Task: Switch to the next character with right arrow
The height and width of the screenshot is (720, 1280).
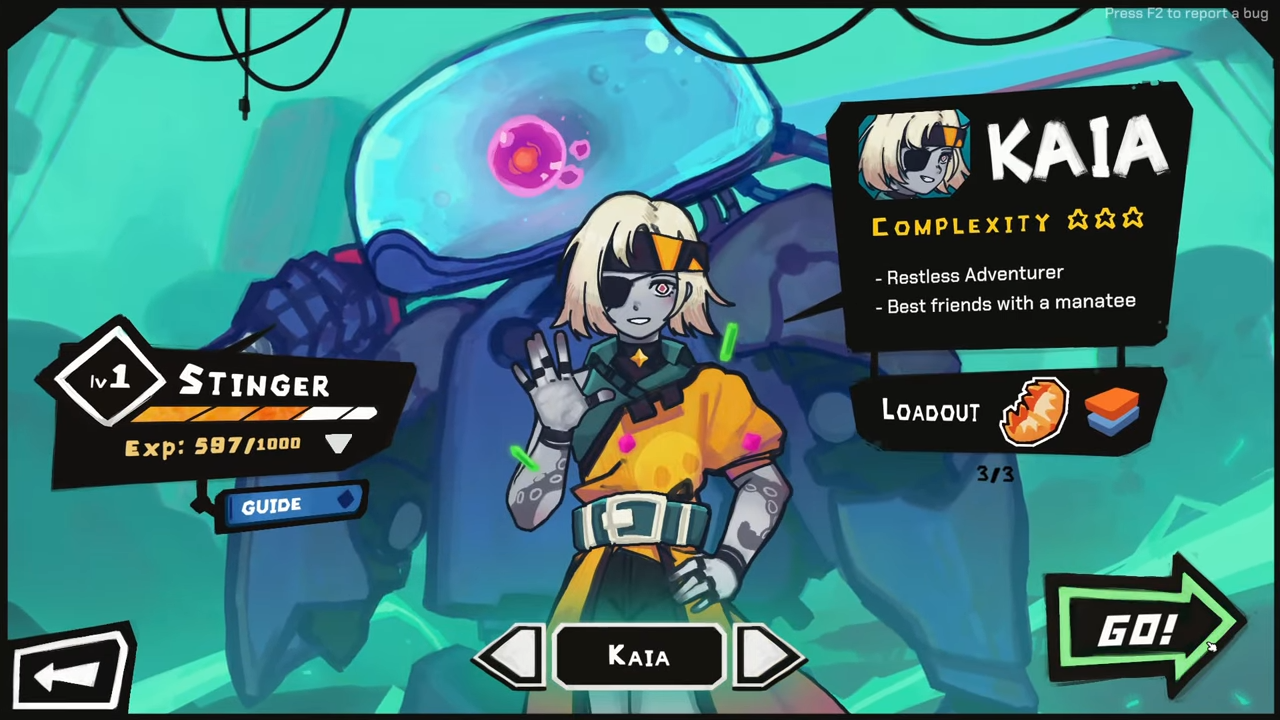Action: pyautogui.click(x=767, y=657)
